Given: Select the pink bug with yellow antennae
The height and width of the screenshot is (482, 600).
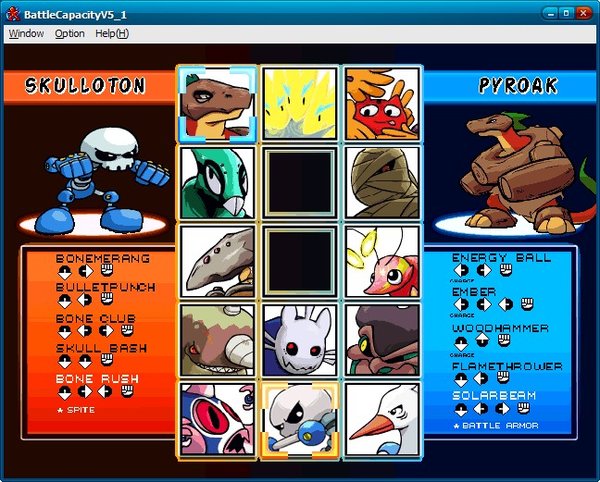Looking at the screenshot, I should pos(382,262).
